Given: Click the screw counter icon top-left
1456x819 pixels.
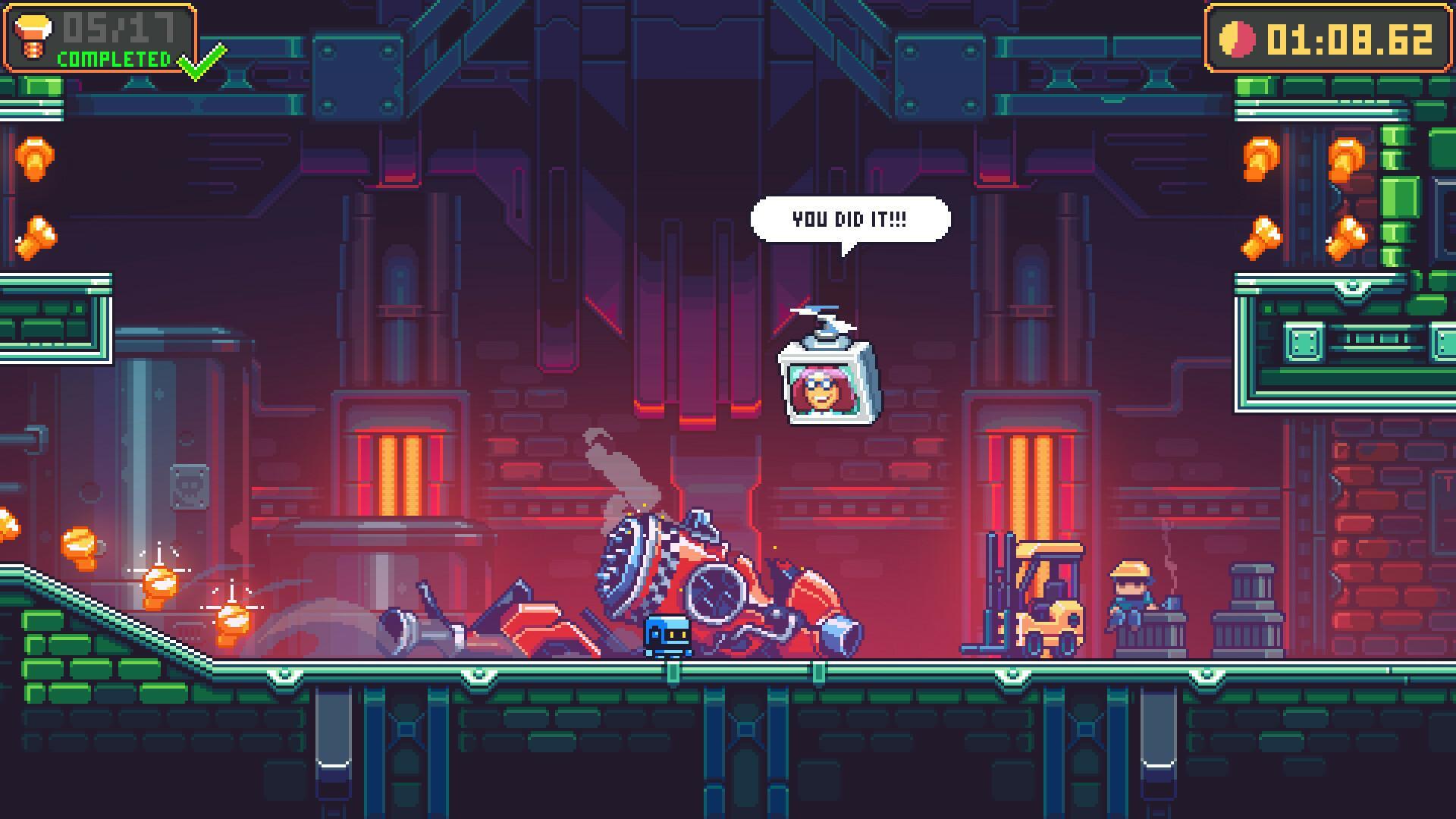Looking at the screenshot, I should pos(33,34).
